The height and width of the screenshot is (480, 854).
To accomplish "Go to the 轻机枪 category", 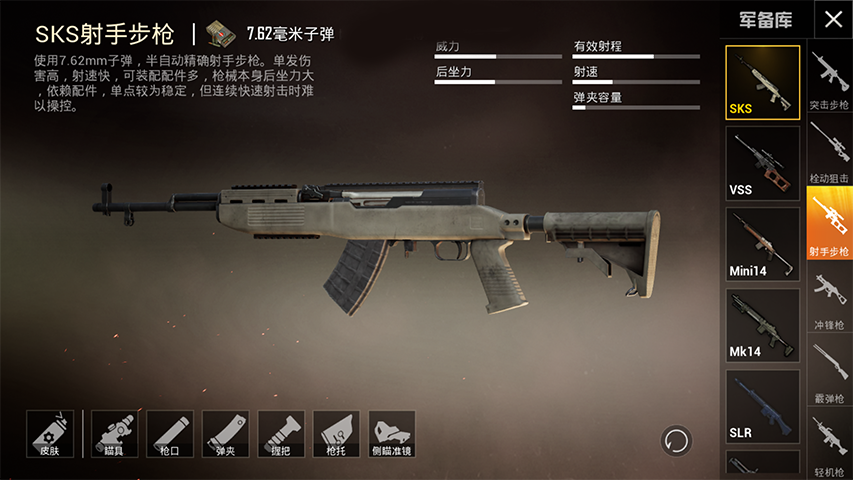I will pyautogui.click(x=829, y=443).
